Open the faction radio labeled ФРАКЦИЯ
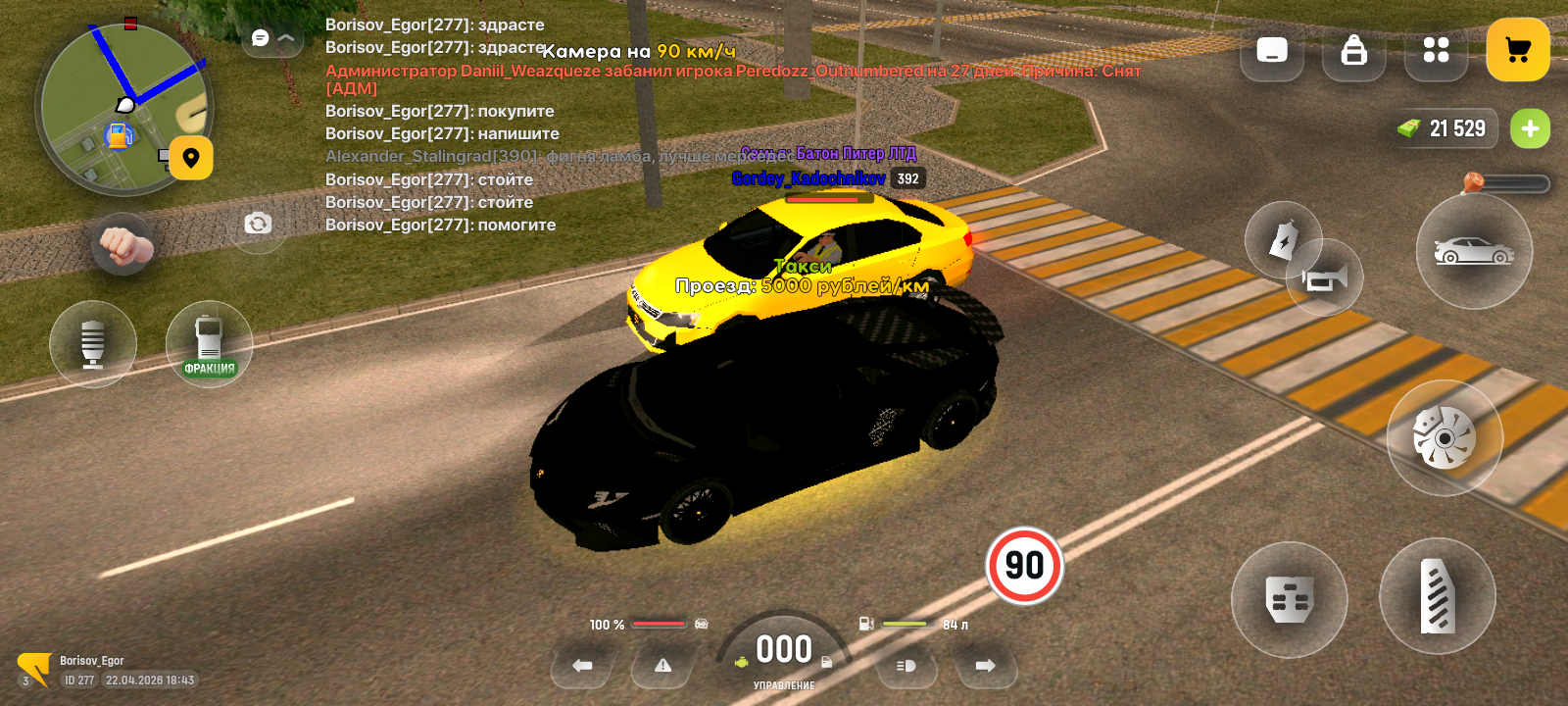Viewport: 1568px width, 706px height. [209, 344]
